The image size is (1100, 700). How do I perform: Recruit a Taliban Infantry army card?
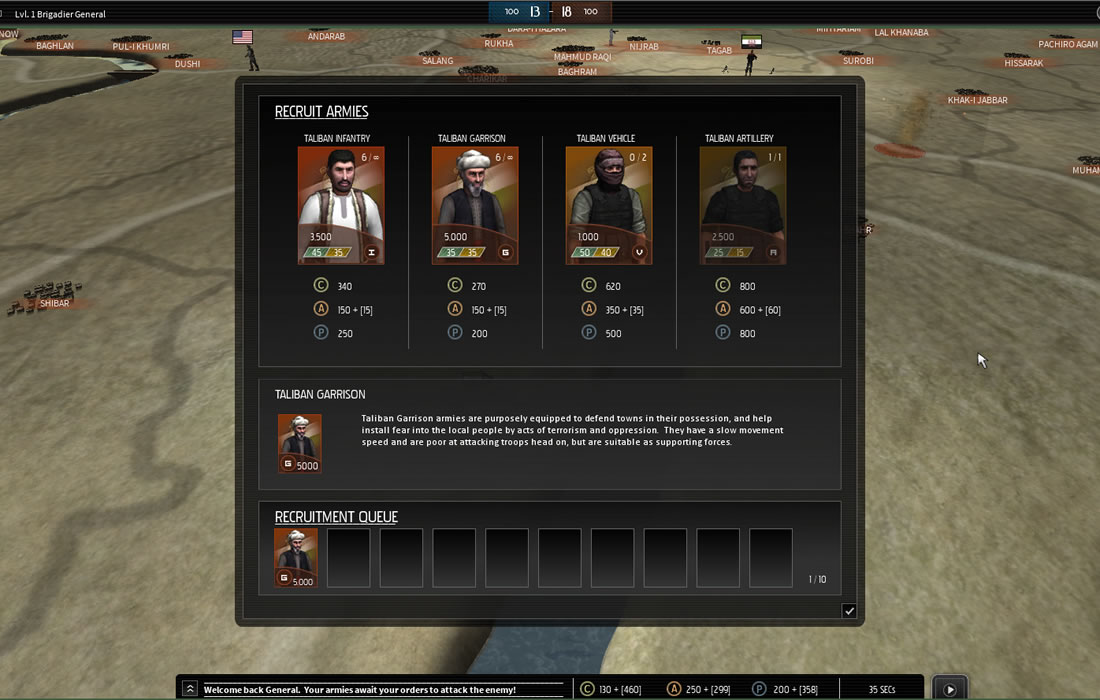341,205
